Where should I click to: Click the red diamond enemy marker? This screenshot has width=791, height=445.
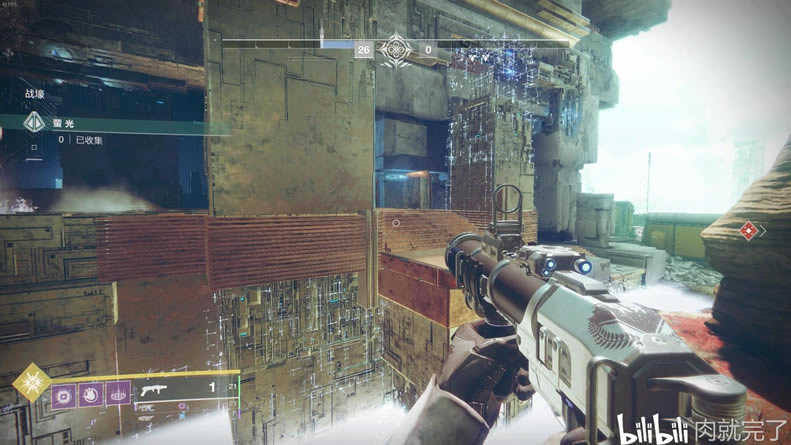[x=748, y=231]
